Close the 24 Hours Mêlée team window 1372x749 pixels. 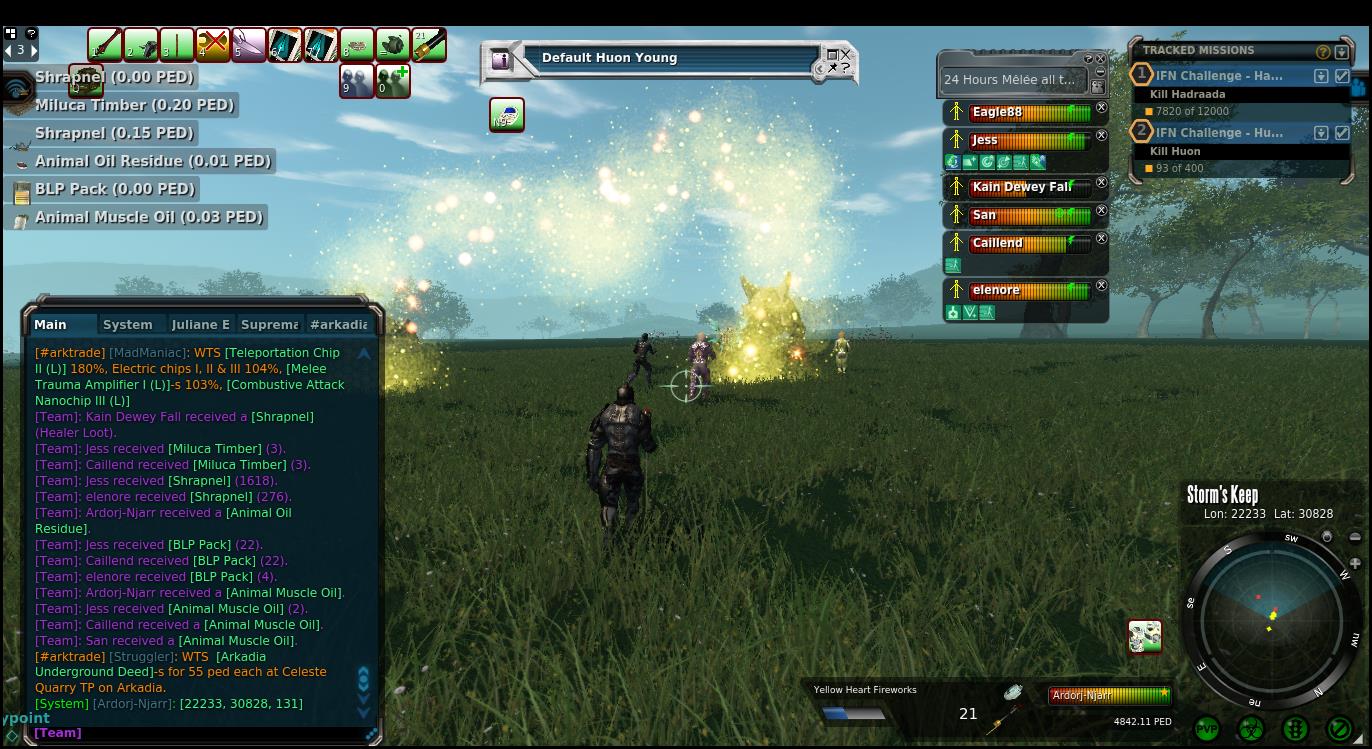tap(1101, 58)
